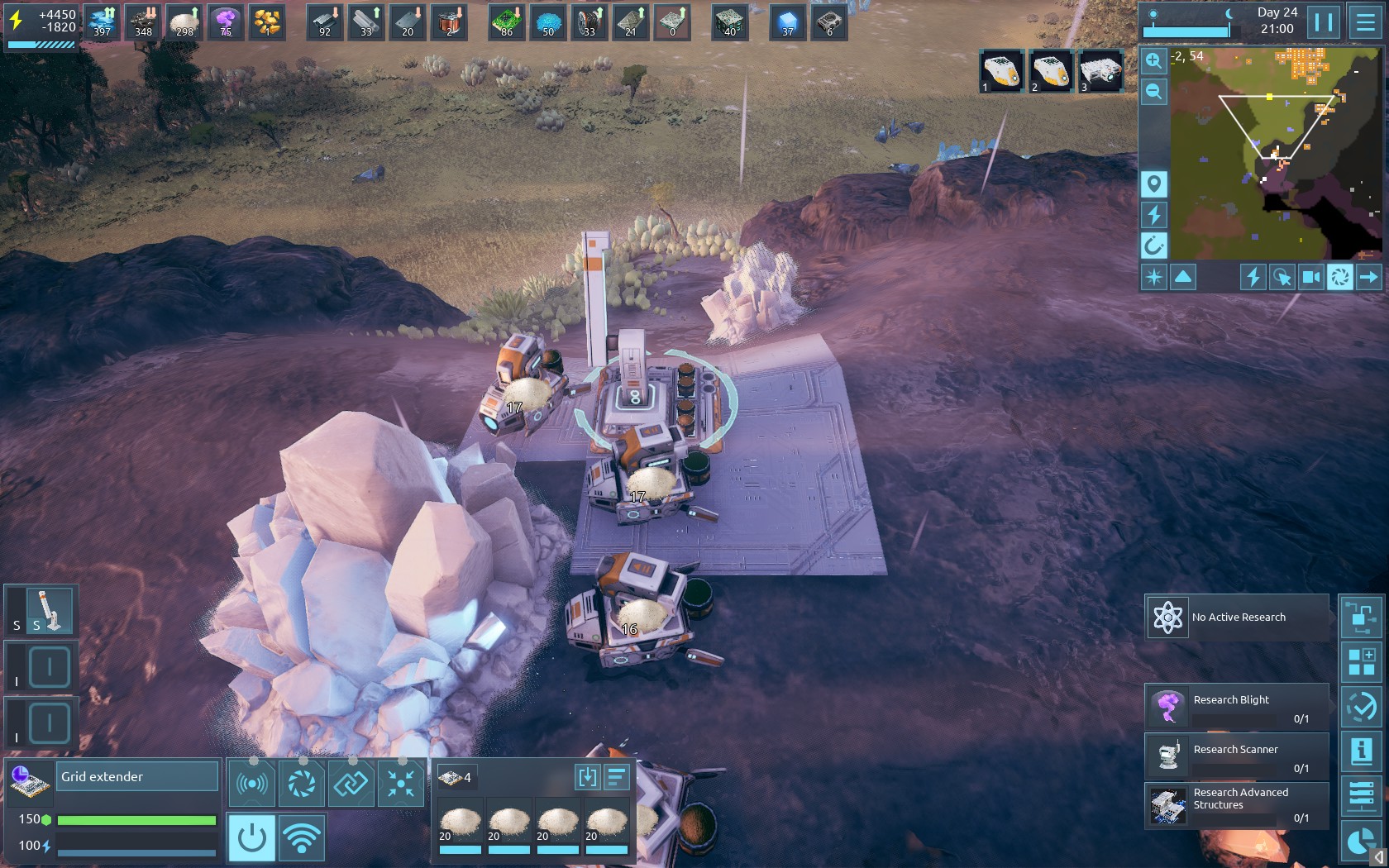Select drone group 1
This screenshot has height=868, width=1389.
1002,71
